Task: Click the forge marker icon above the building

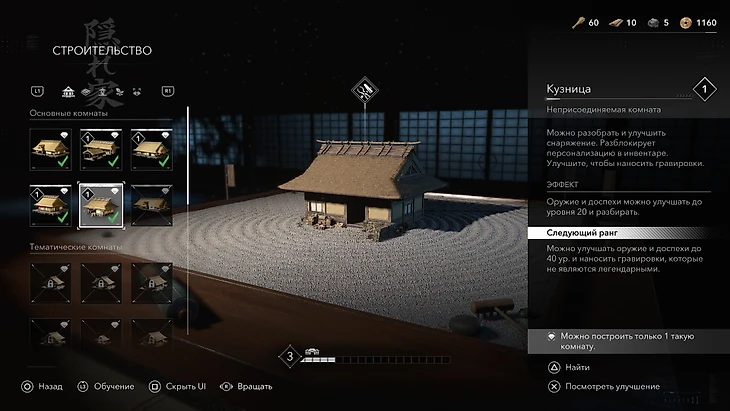Action: [365, 92]
